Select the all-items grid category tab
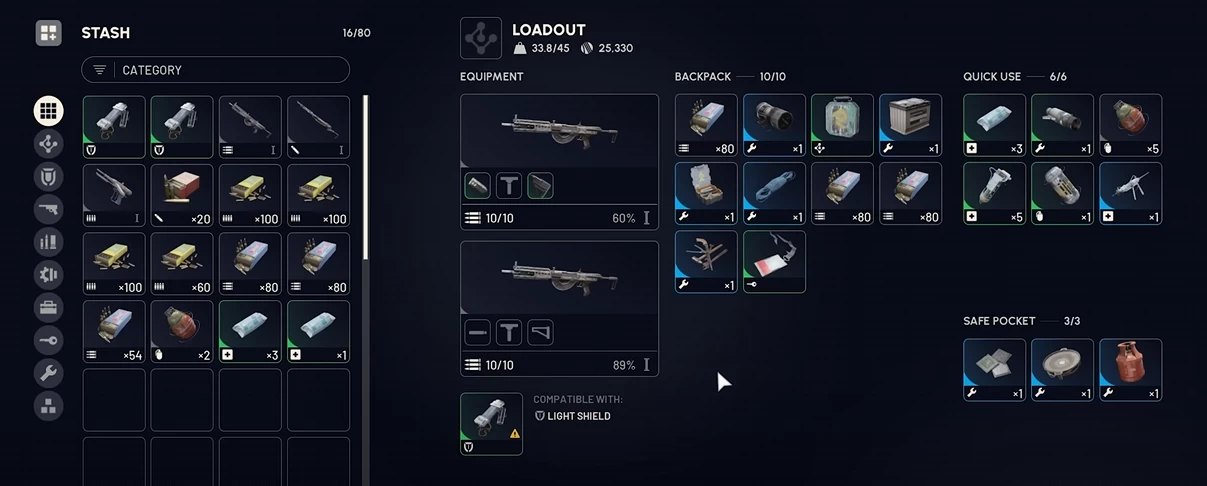The image size is (1207, 486). [x=48, y=110]
